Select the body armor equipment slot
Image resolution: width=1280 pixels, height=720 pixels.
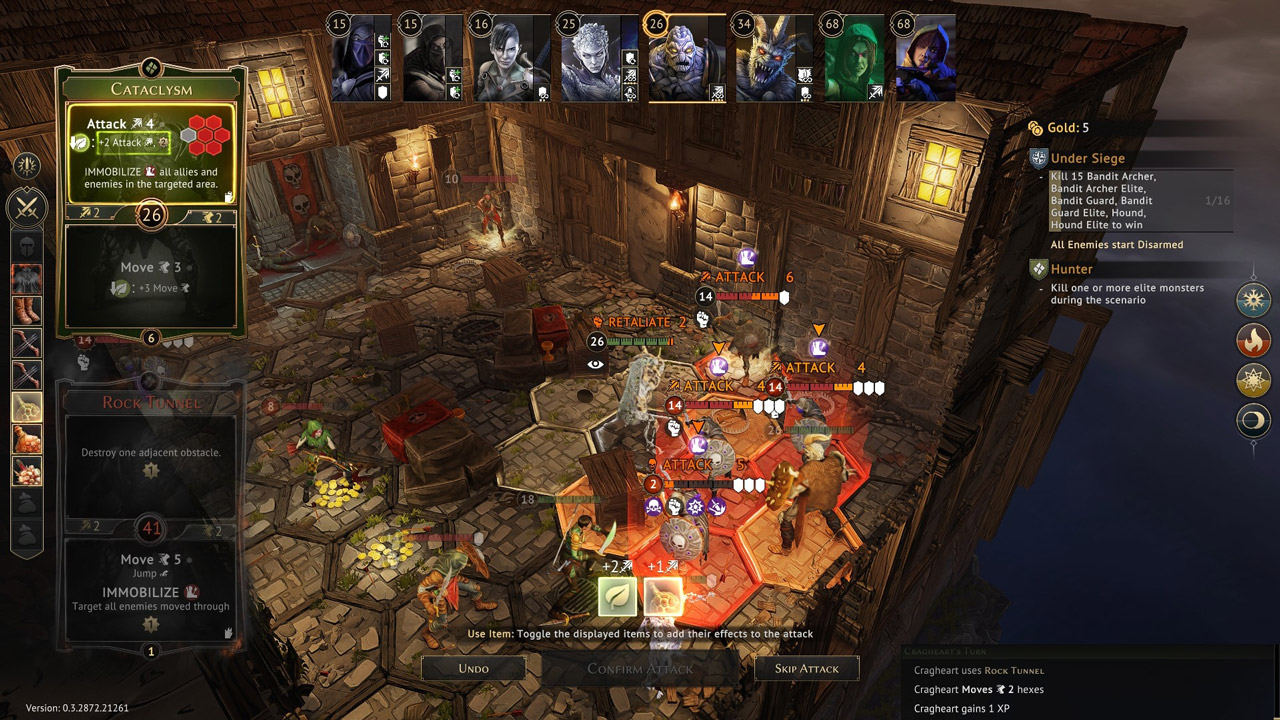click(x=26, y=278)
